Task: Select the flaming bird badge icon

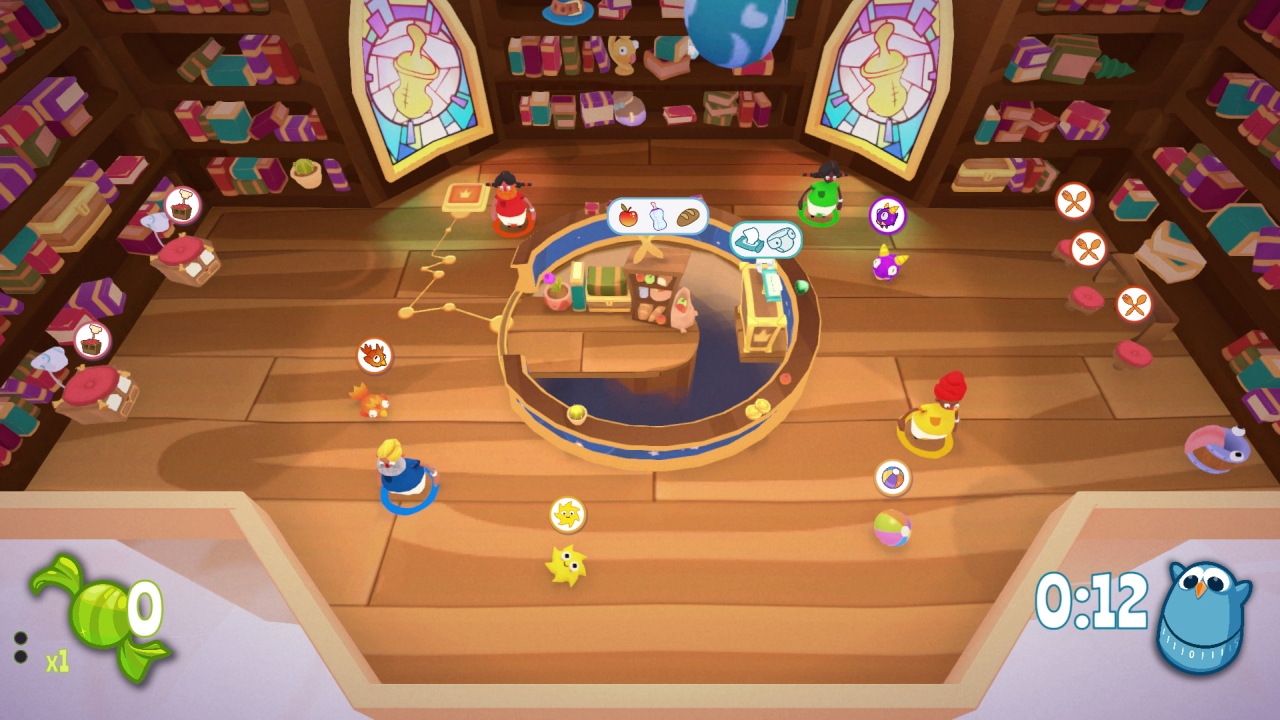Action: click(x=375, y=357)
